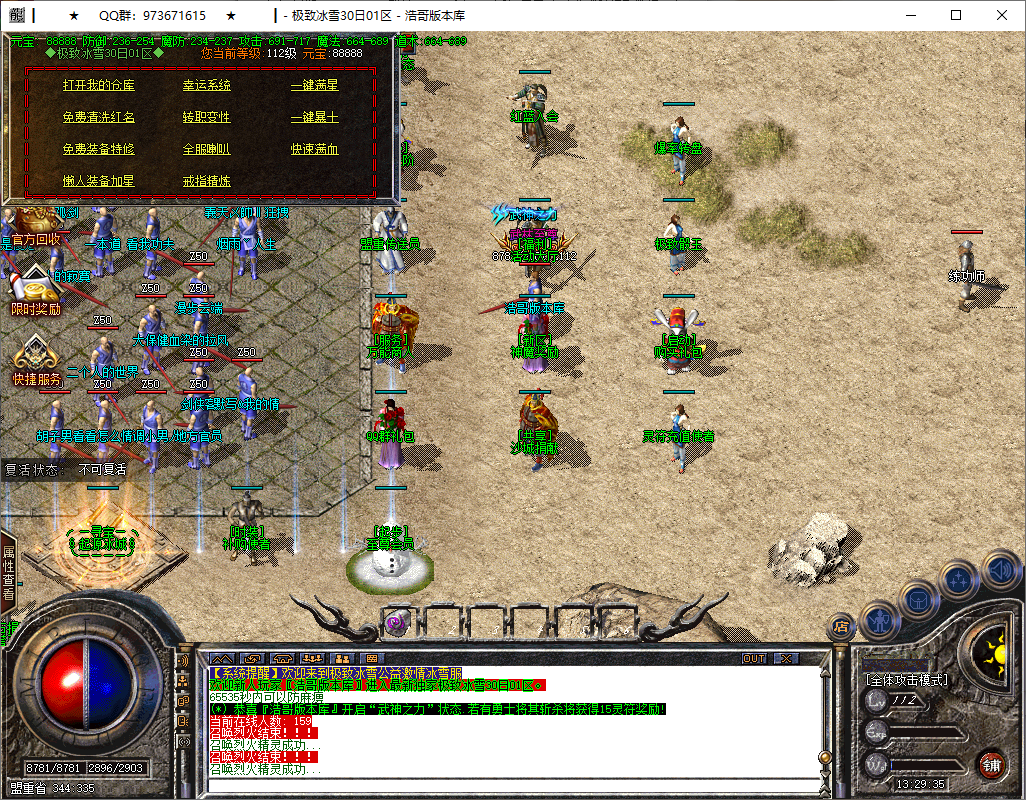This screenshot has width=1026, height=800.
Task: Maximize the game window
Action: 956,15
